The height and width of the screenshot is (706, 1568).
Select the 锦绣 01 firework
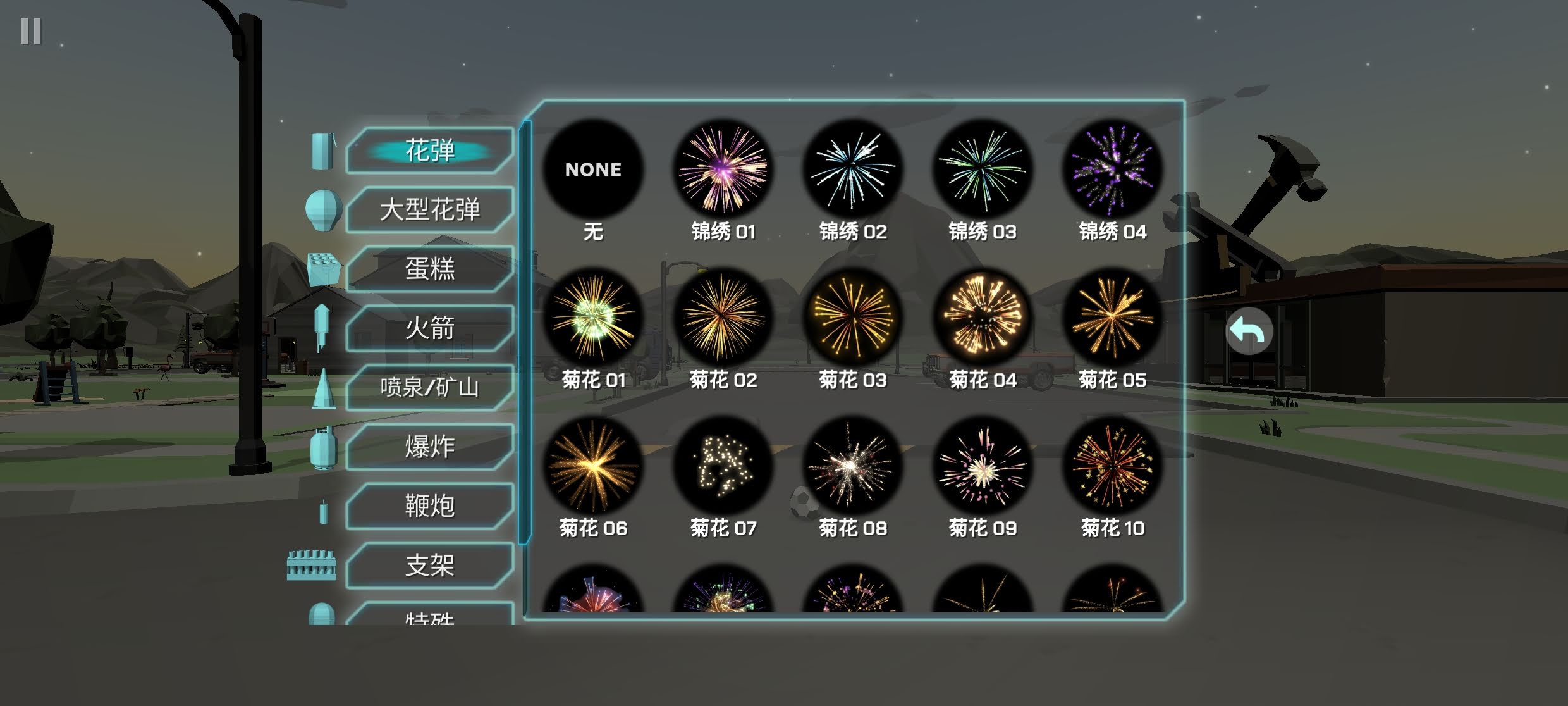(x=723, y=169)
